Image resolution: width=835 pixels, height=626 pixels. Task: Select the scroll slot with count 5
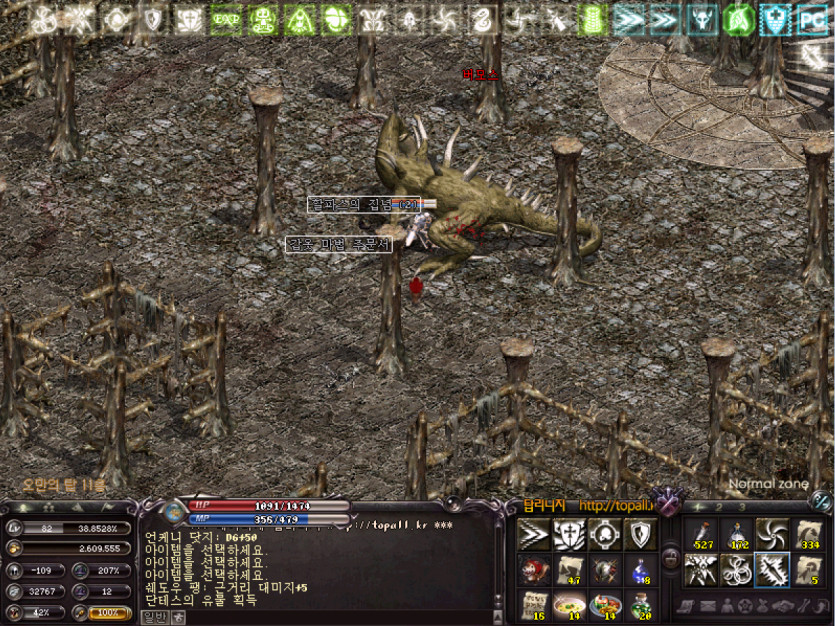coord(808,569)
